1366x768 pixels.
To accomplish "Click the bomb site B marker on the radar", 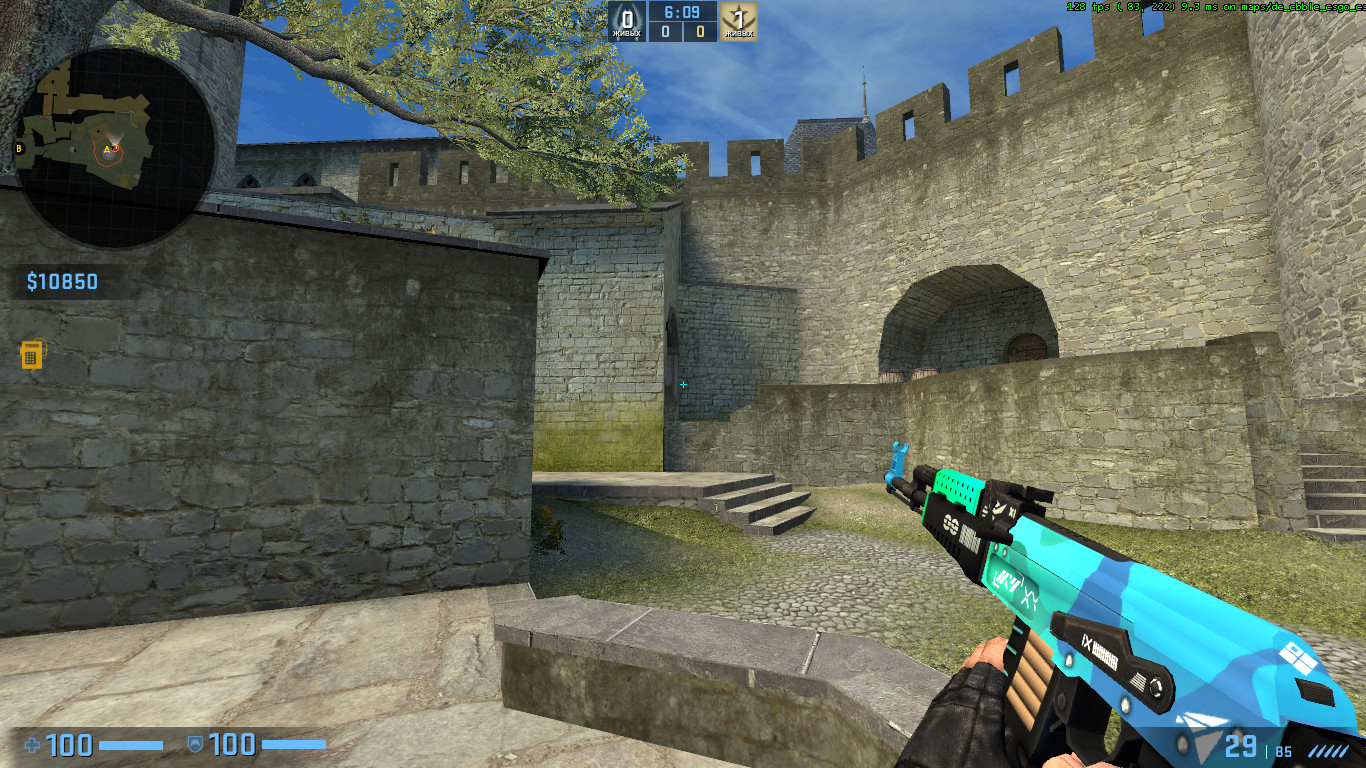I will [19, 148].
